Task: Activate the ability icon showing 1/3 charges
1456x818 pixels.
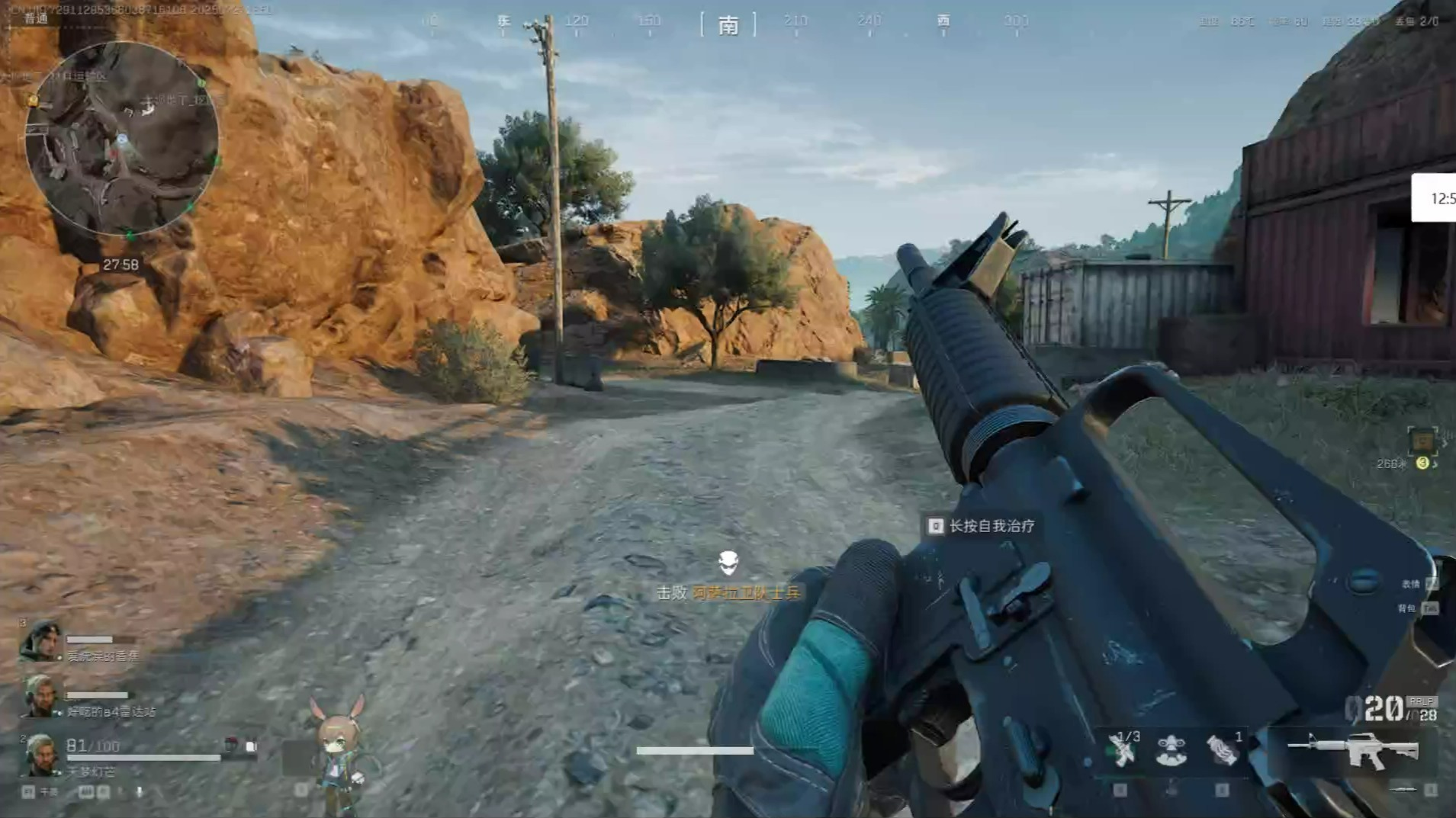Action: tap(1123, 750)
